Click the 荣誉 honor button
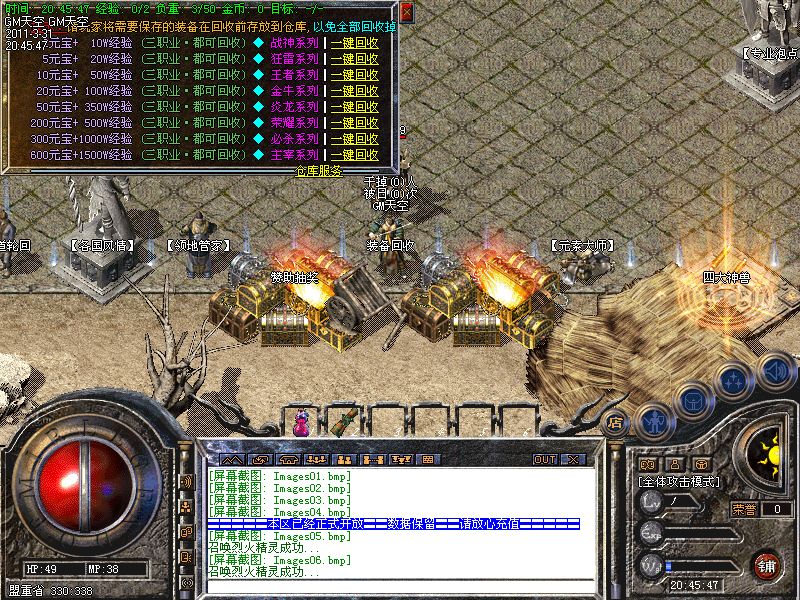800x600 pixels. (744, 509)
